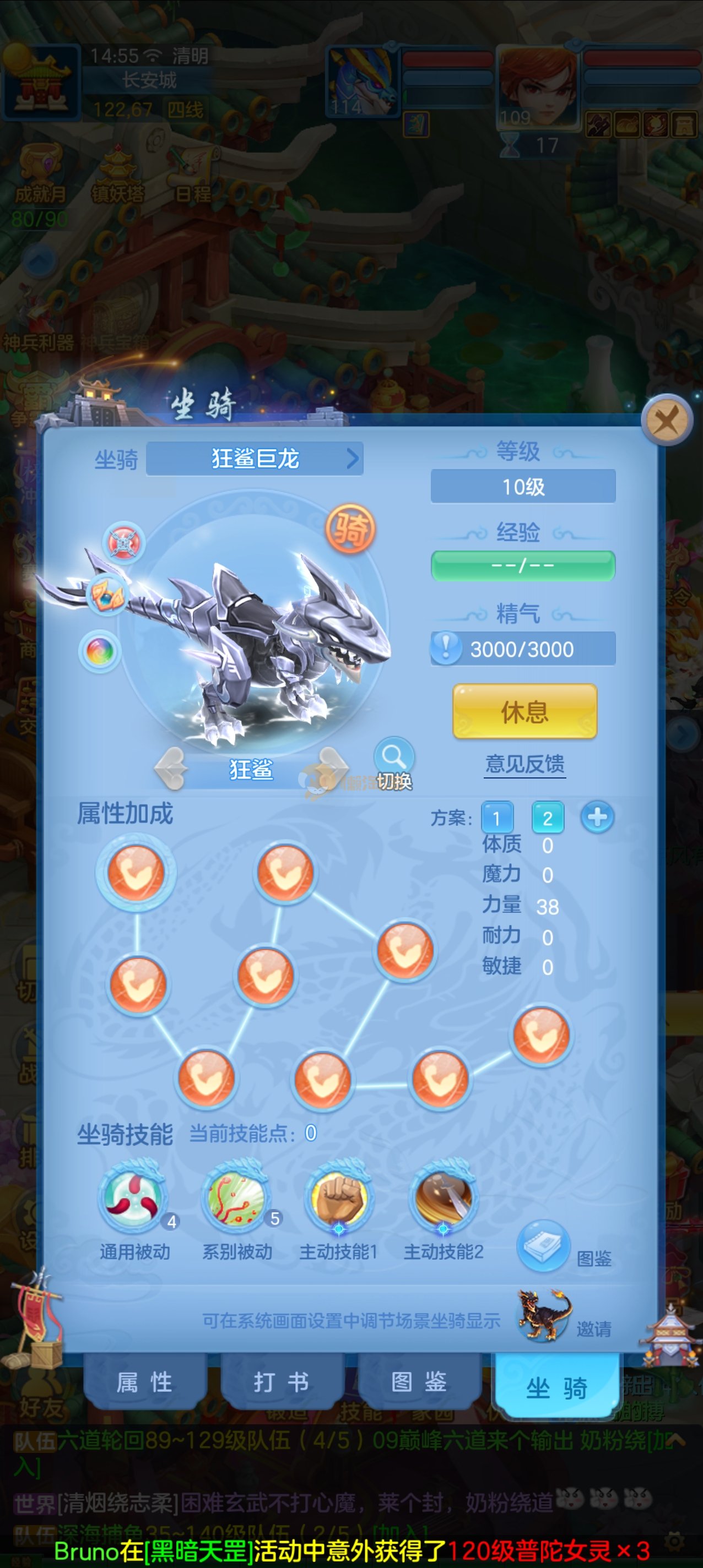
Task: Switch to attribute scheme 2
Action: [547, 818]
